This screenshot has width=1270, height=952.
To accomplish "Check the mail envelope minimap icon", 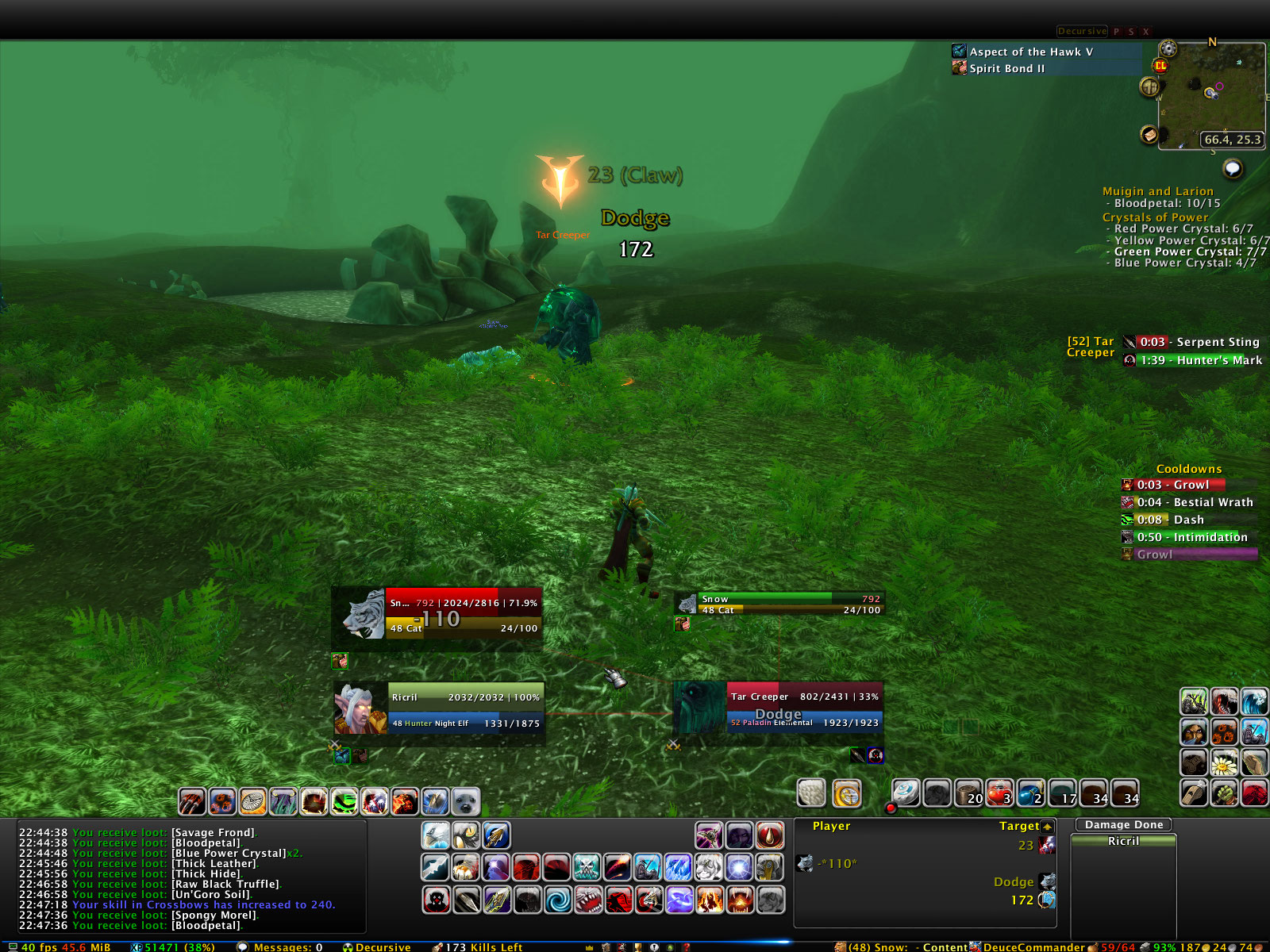I will (1149, 135).
